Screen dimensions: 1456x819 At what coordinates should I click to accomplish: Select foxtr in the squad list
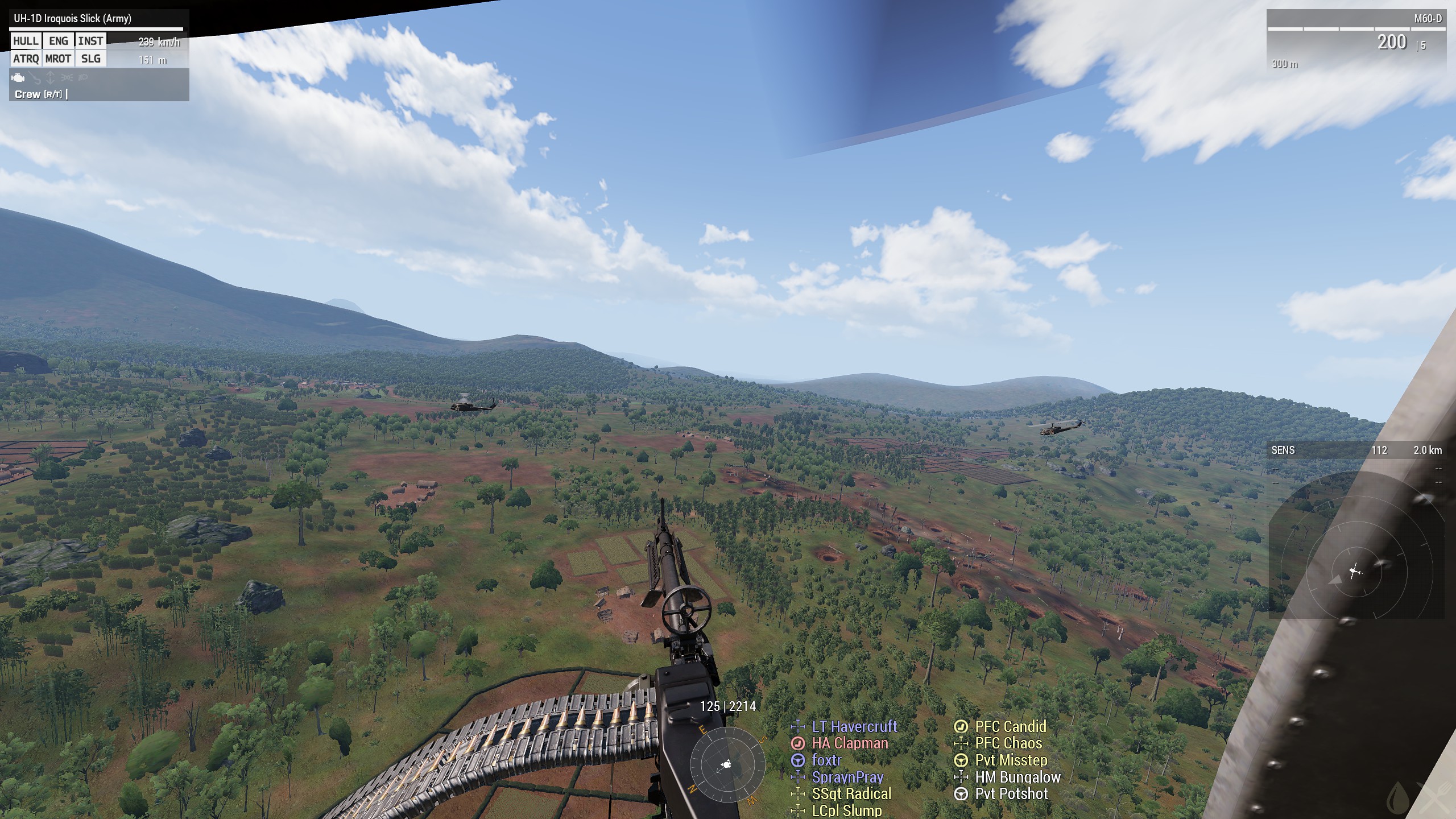point(826,760)
